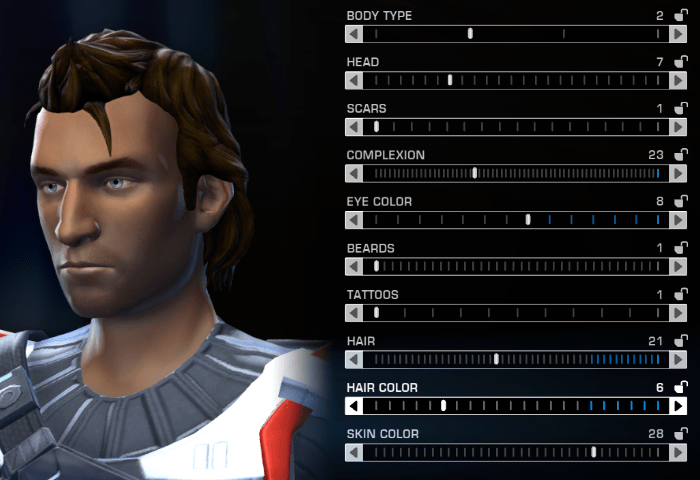Click the Beards slider track
700x480 pixels.
pos(516,266)
